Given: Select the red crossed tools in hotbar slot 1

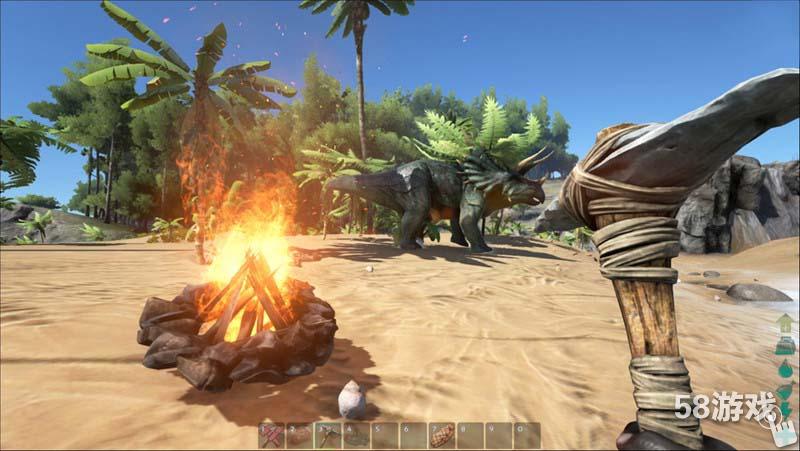Looking at the screenshot, I should 272,435.
